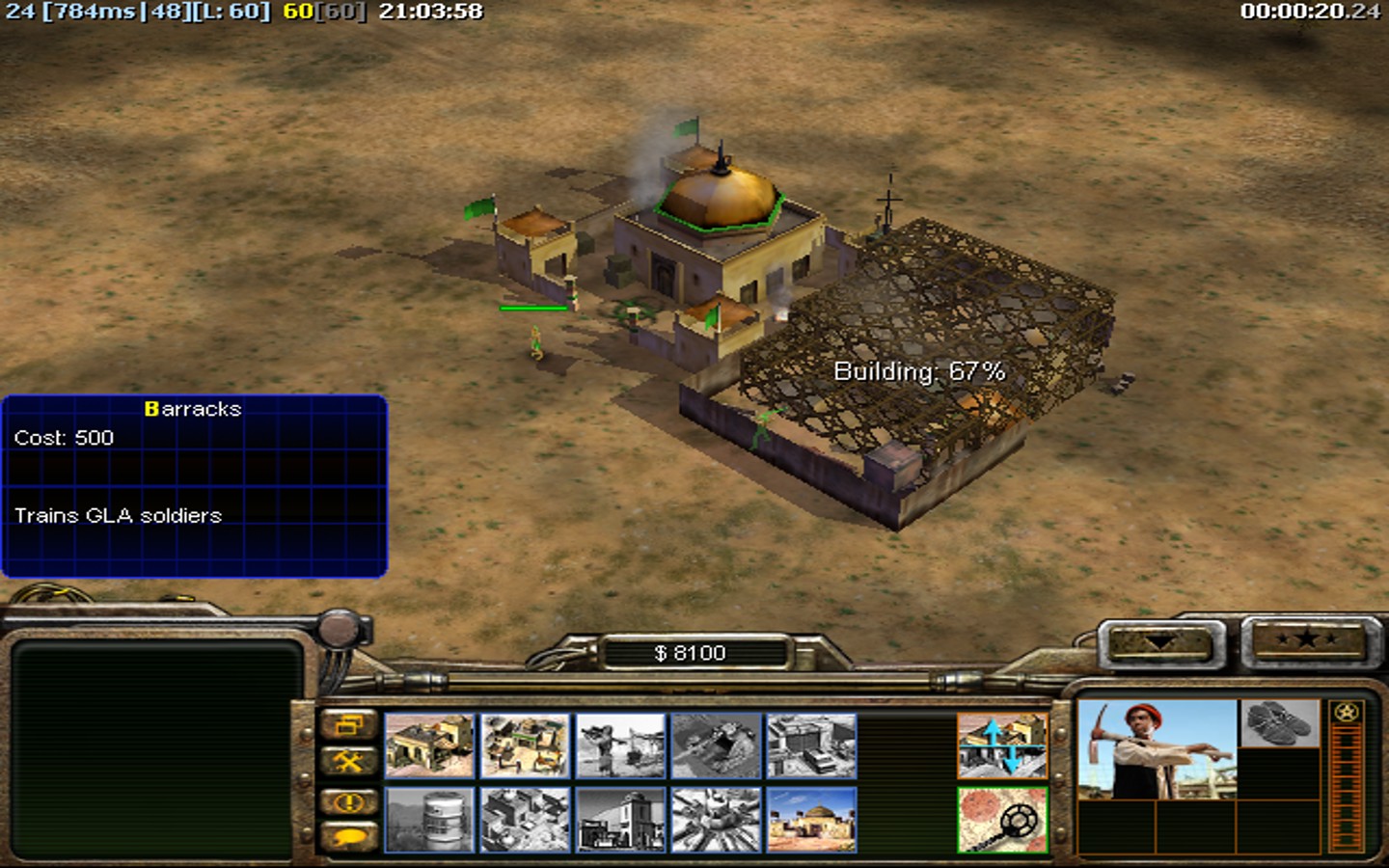The width and height of the screenshot is (1389, 868).
Task: Toggle the building icon with blue arrows
Action: [x=1002, y=746]
